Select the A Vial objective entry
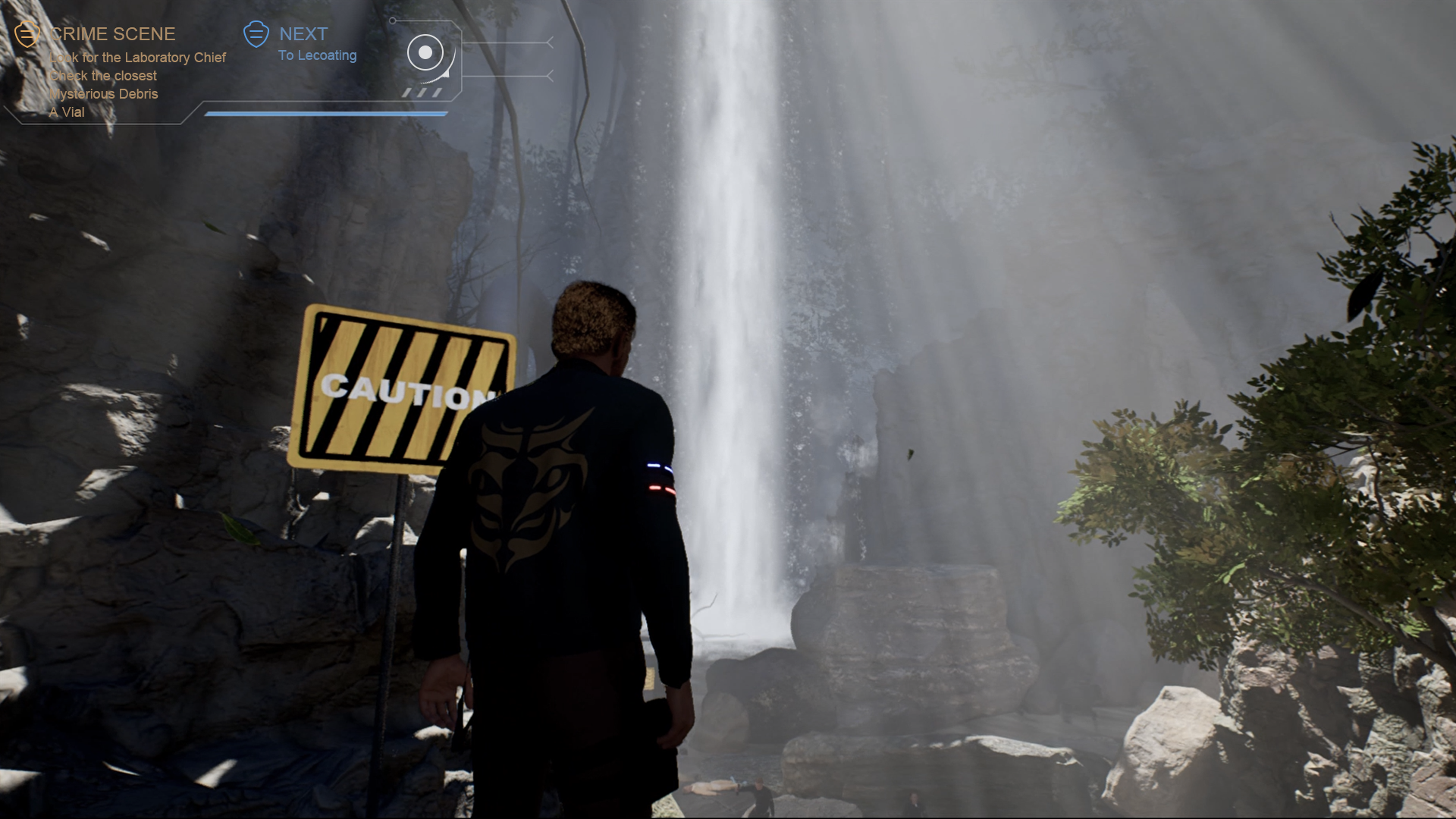 [x=67, y=112]
